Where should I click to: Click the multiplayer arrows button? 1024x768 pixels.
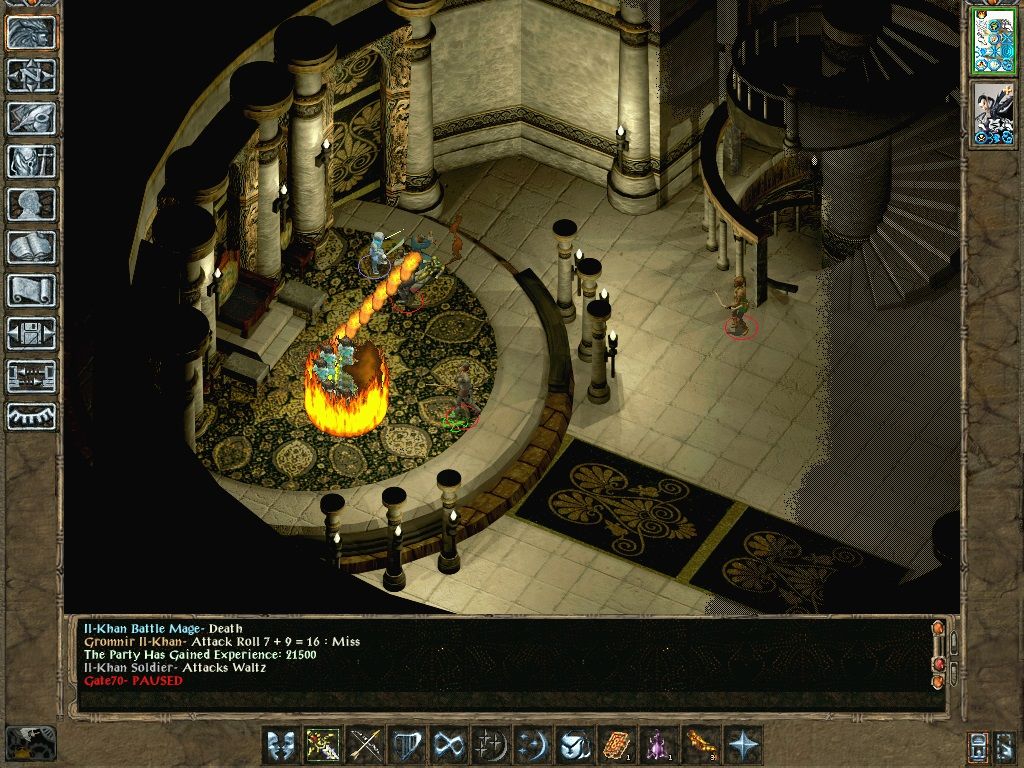pos(31,376)
